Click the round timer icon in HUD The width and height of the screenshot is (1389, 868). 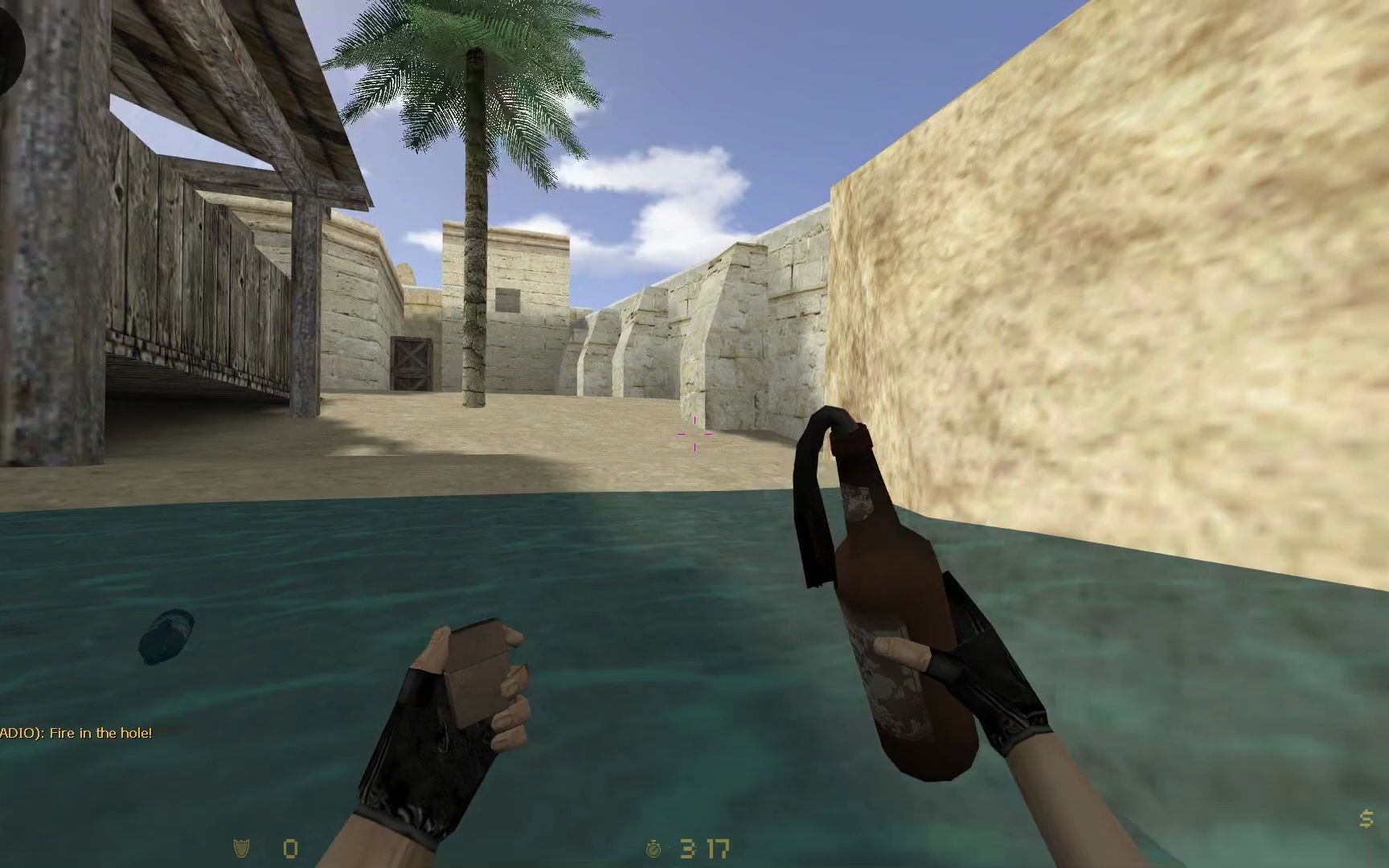pos(653,846)
